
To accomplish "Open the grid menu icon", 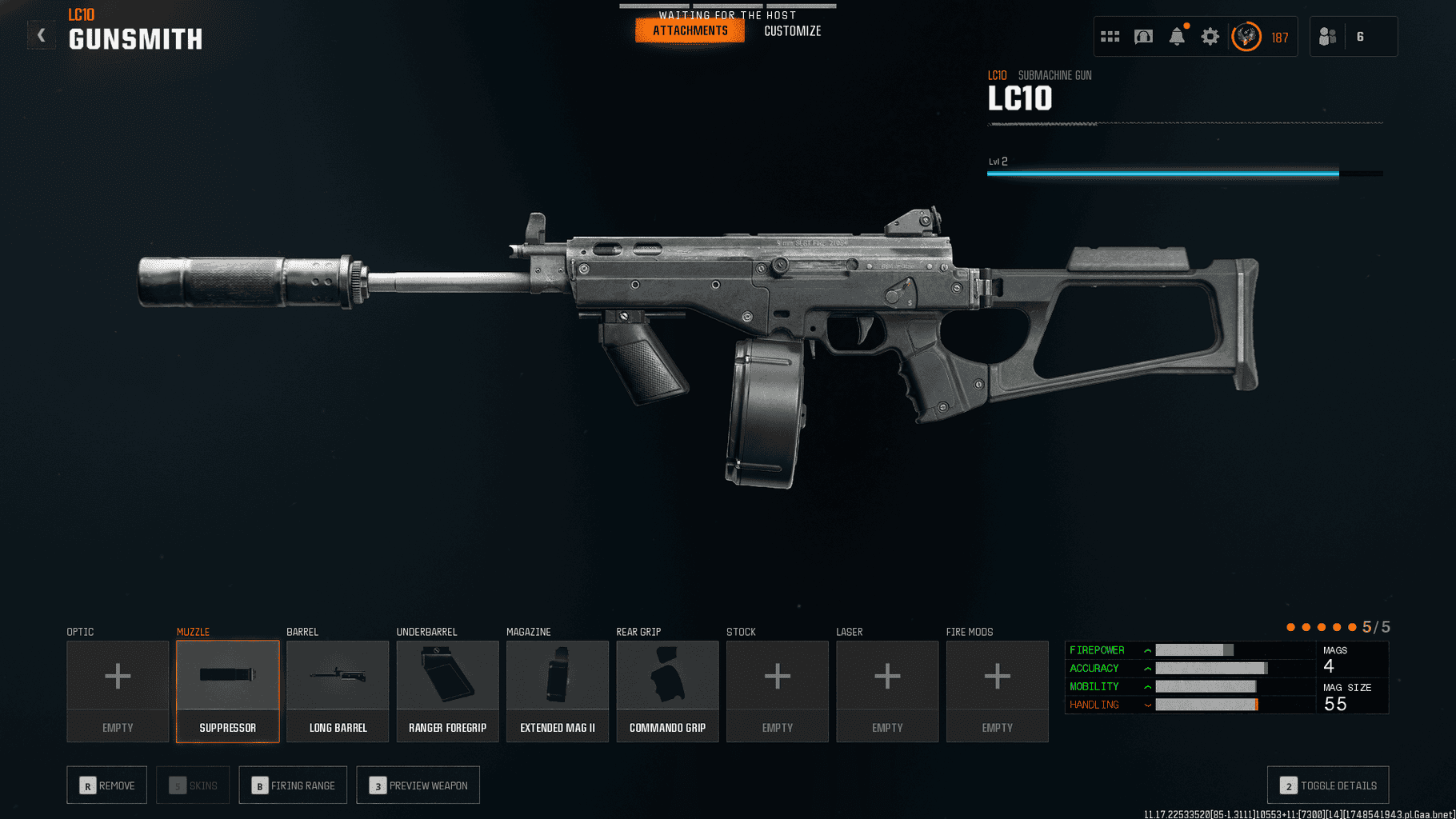I will click(1110, 37).
